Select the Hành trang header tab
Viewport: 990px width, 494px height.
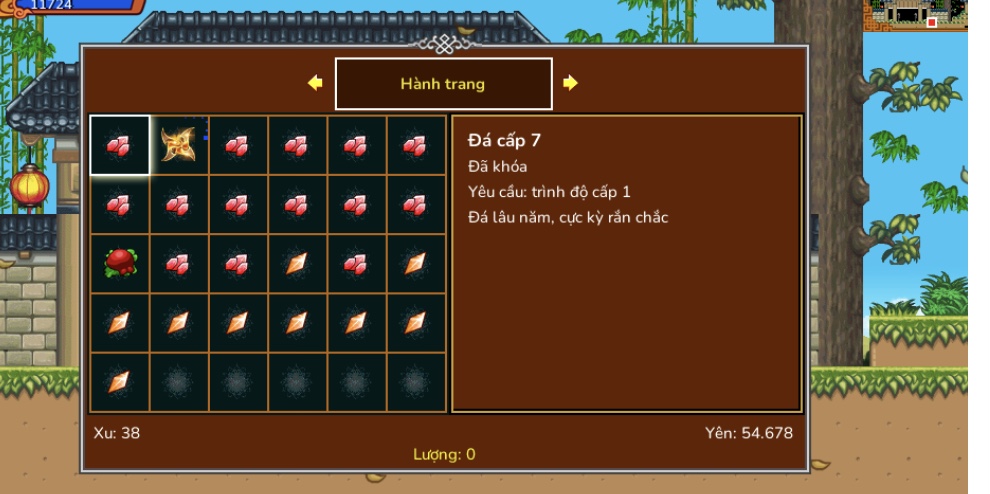point(443,84)
